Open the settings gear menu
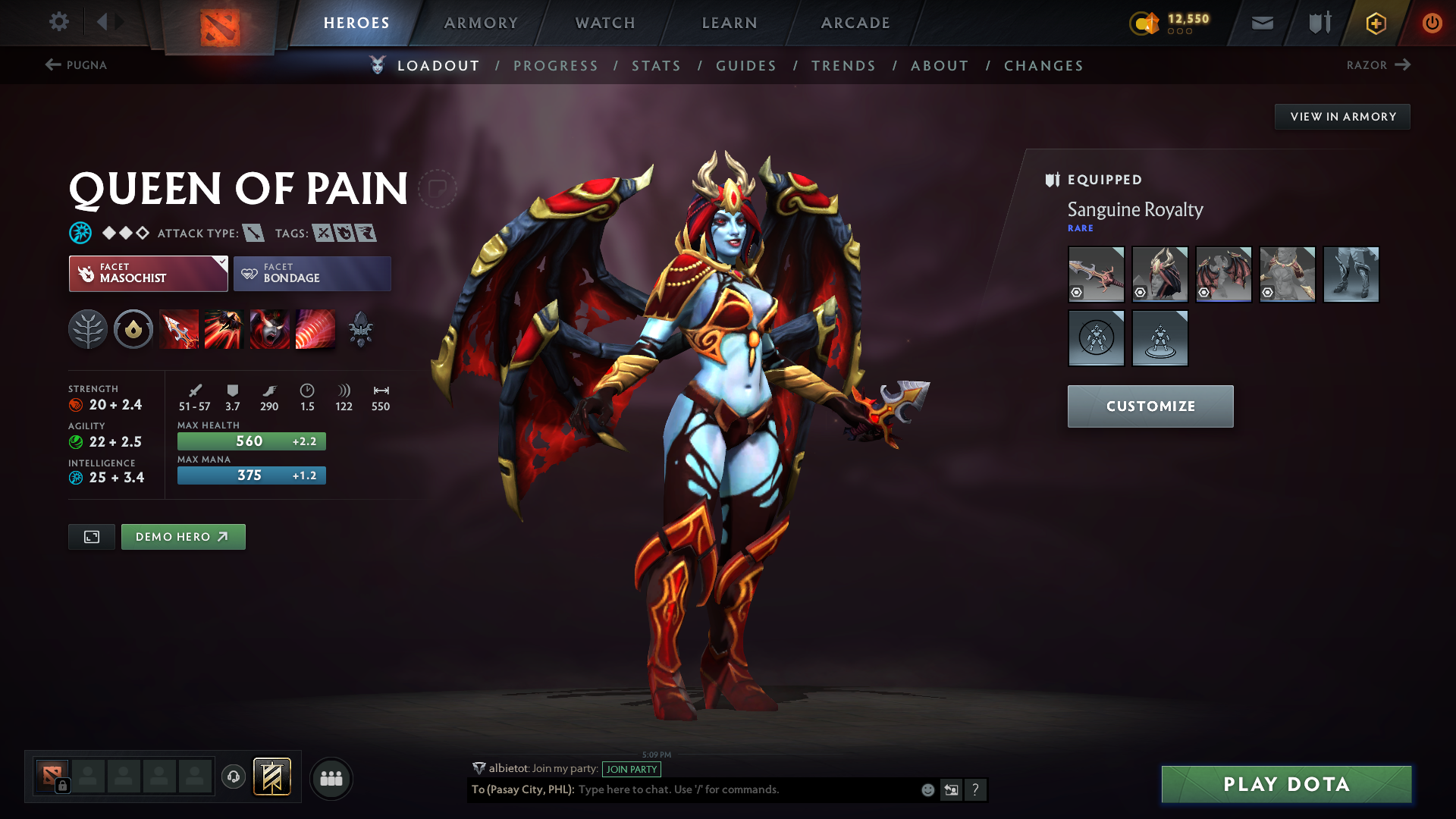The height and width of the screenshot is (819, 1456). (x=58, y=22)
